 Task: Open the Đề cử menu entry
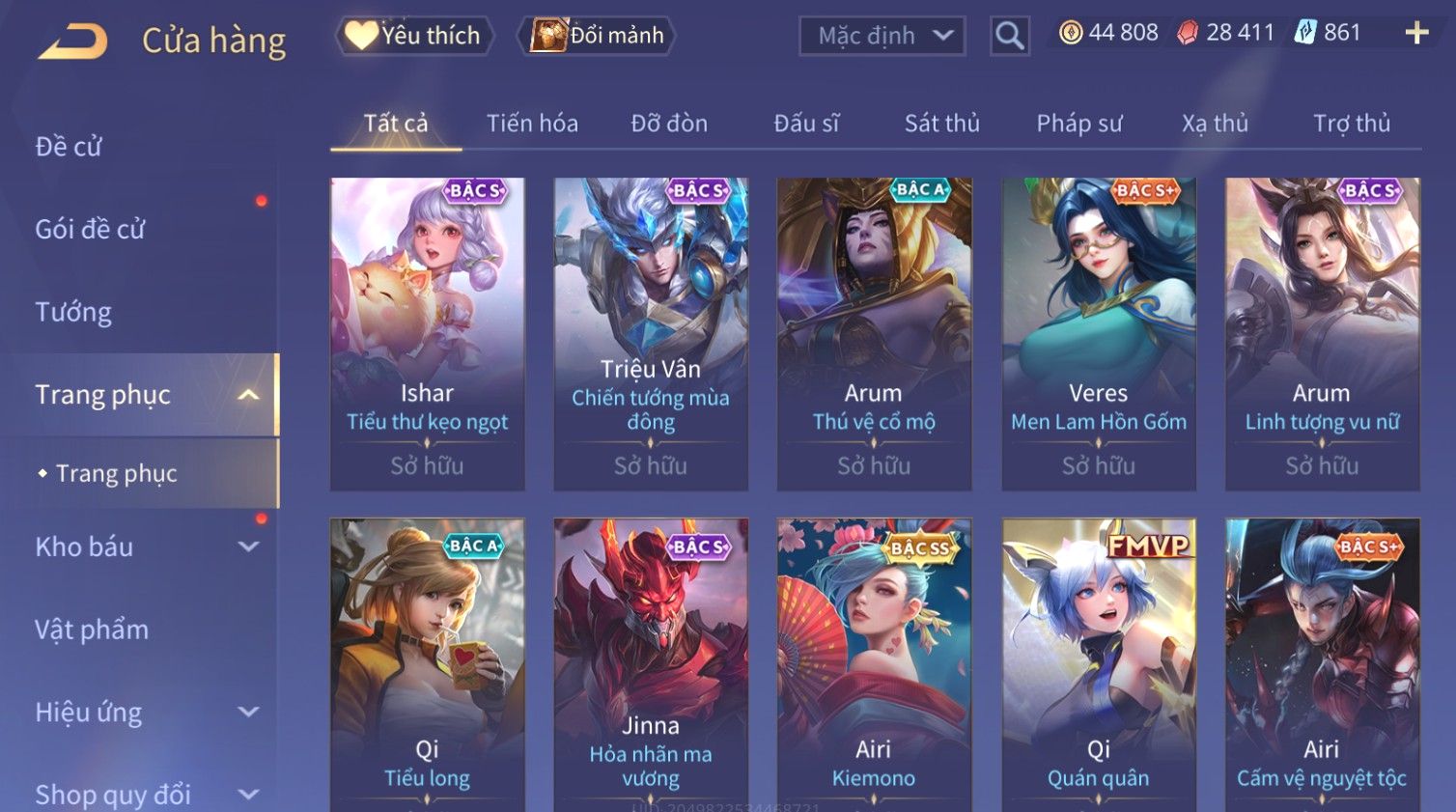click(69, 147)
